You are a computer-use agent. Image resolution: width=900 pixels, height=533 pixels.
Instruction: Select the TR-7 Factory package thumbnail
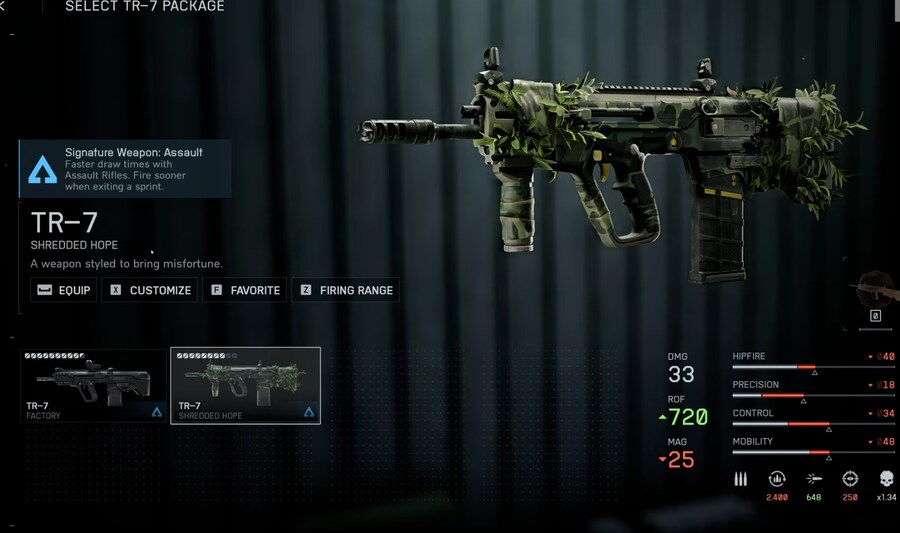pos(94,386)
